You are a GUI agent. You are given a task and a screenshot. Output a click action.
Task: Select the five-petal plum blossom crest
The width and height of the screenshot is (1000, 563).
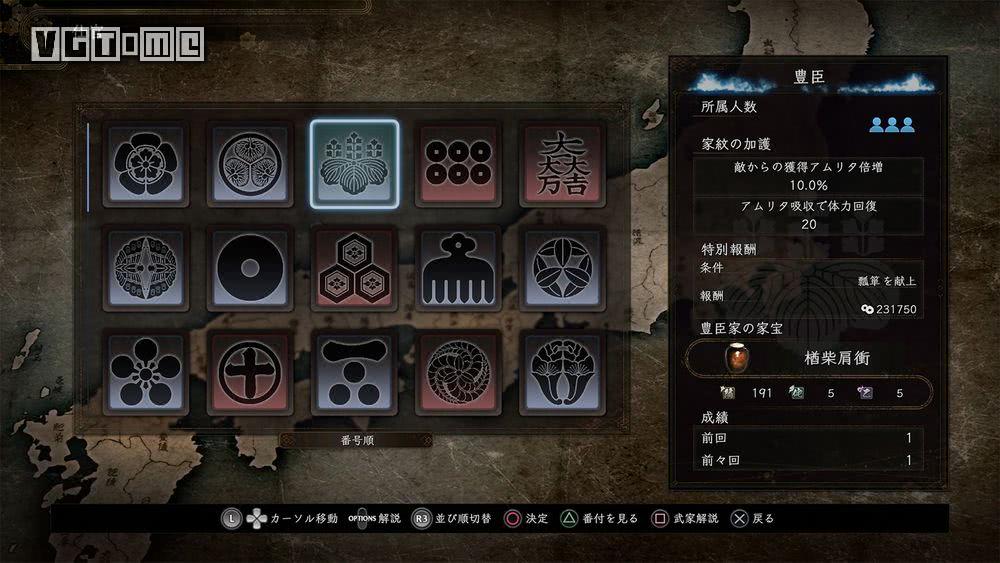[145, 373]
